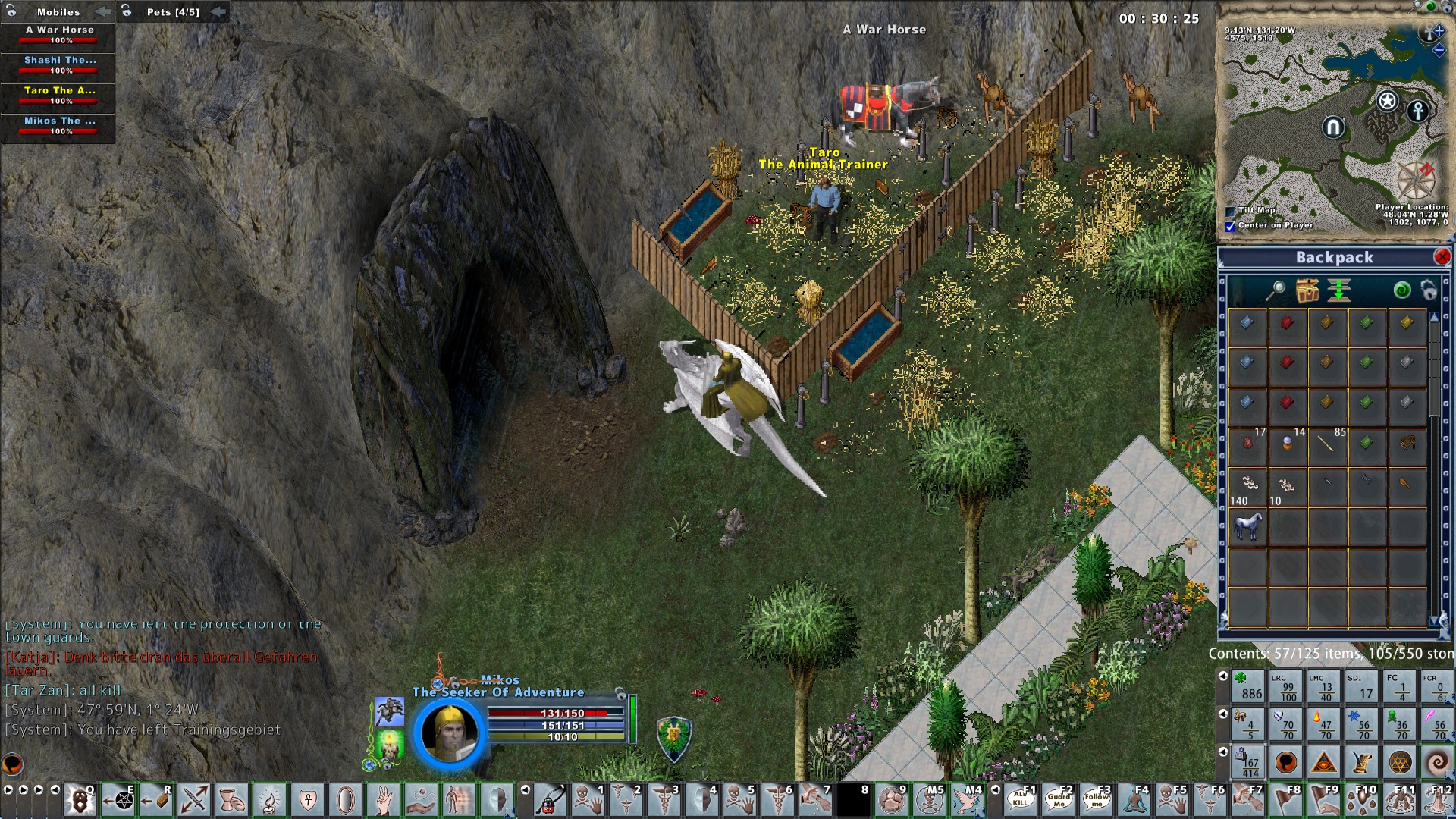Screen dimensions: 1456x819
Task: Select Shashi entry in the Mobiles list
Action: (x=58, y=65)
